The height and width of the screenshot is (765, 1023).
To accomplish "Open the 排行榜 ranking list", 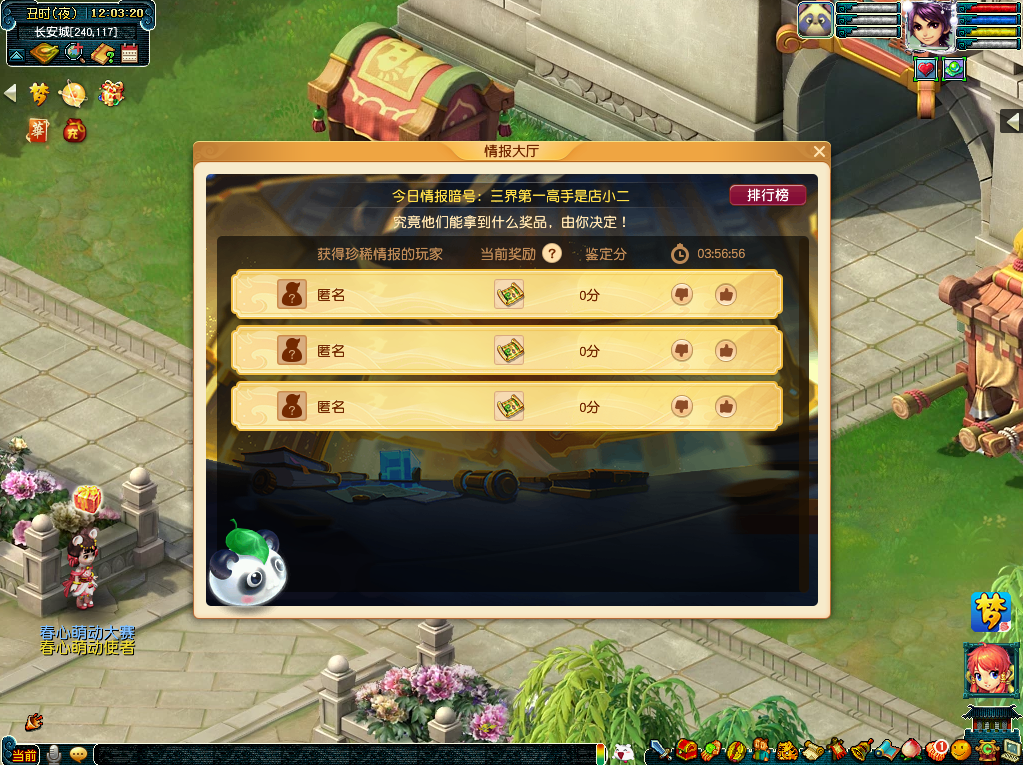I will pyautogui.click(x=767, y=195).
